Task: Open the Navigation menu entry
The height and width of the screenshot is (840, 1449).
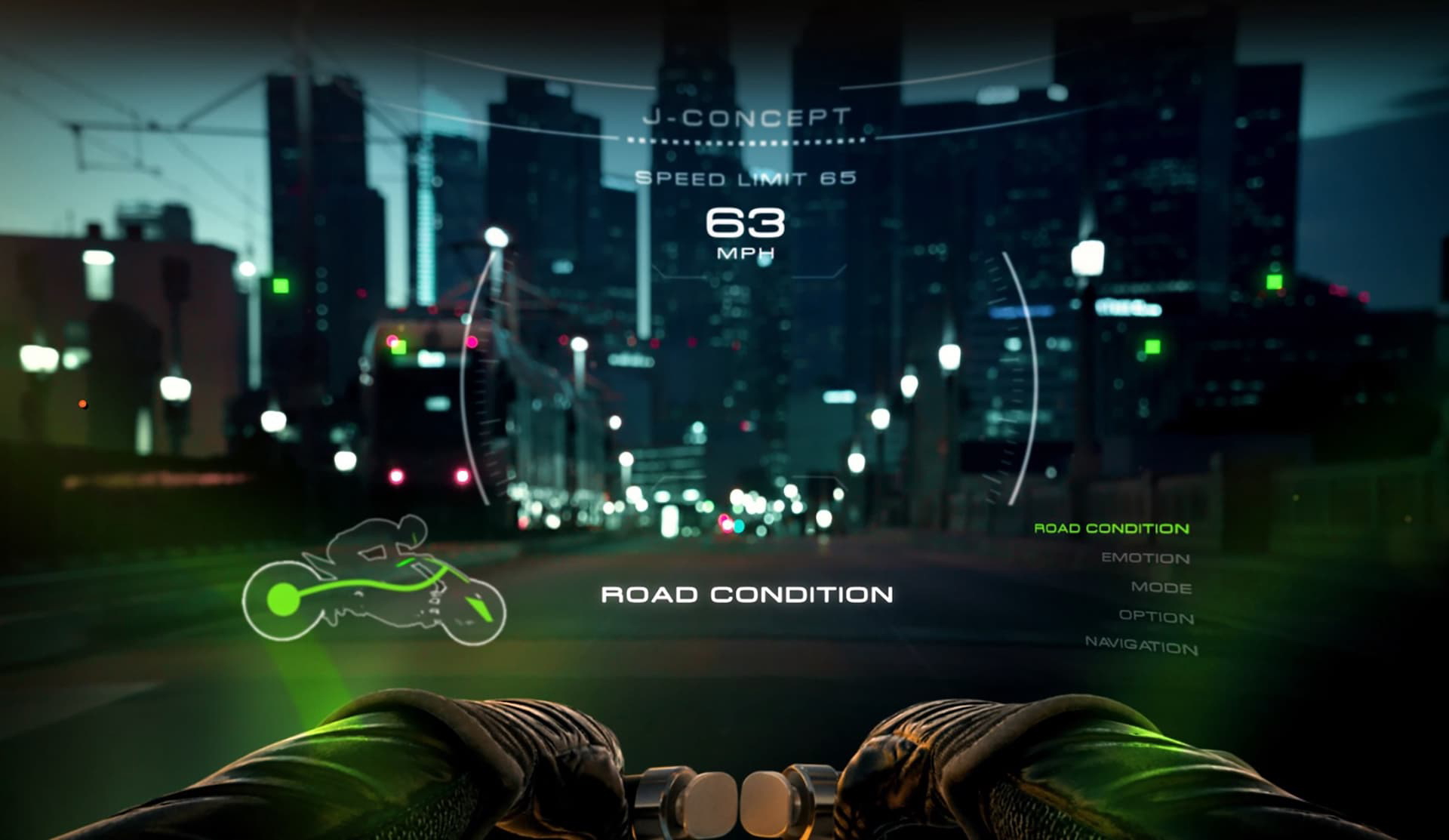Action: coord(1141,645)
